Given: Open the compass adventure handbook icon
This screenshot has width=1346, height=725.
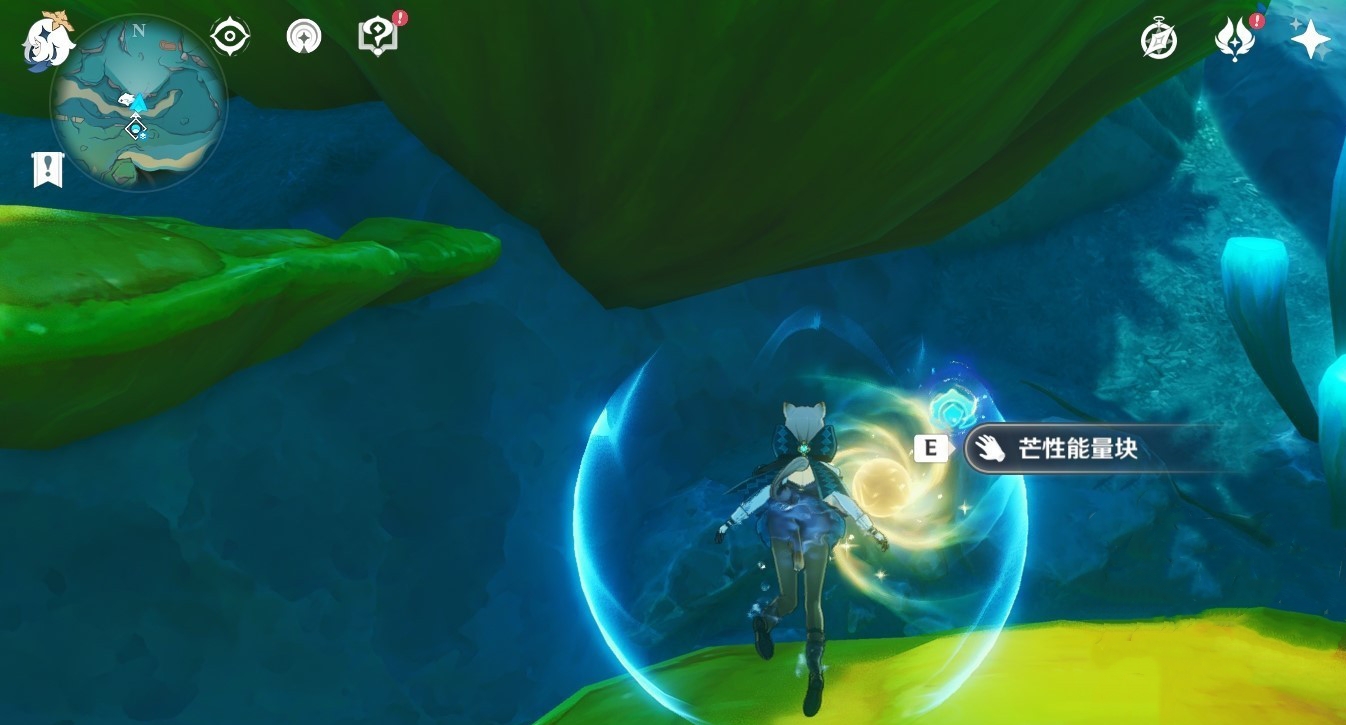Looking at the screenshot, I should (x=1159, y=41).
